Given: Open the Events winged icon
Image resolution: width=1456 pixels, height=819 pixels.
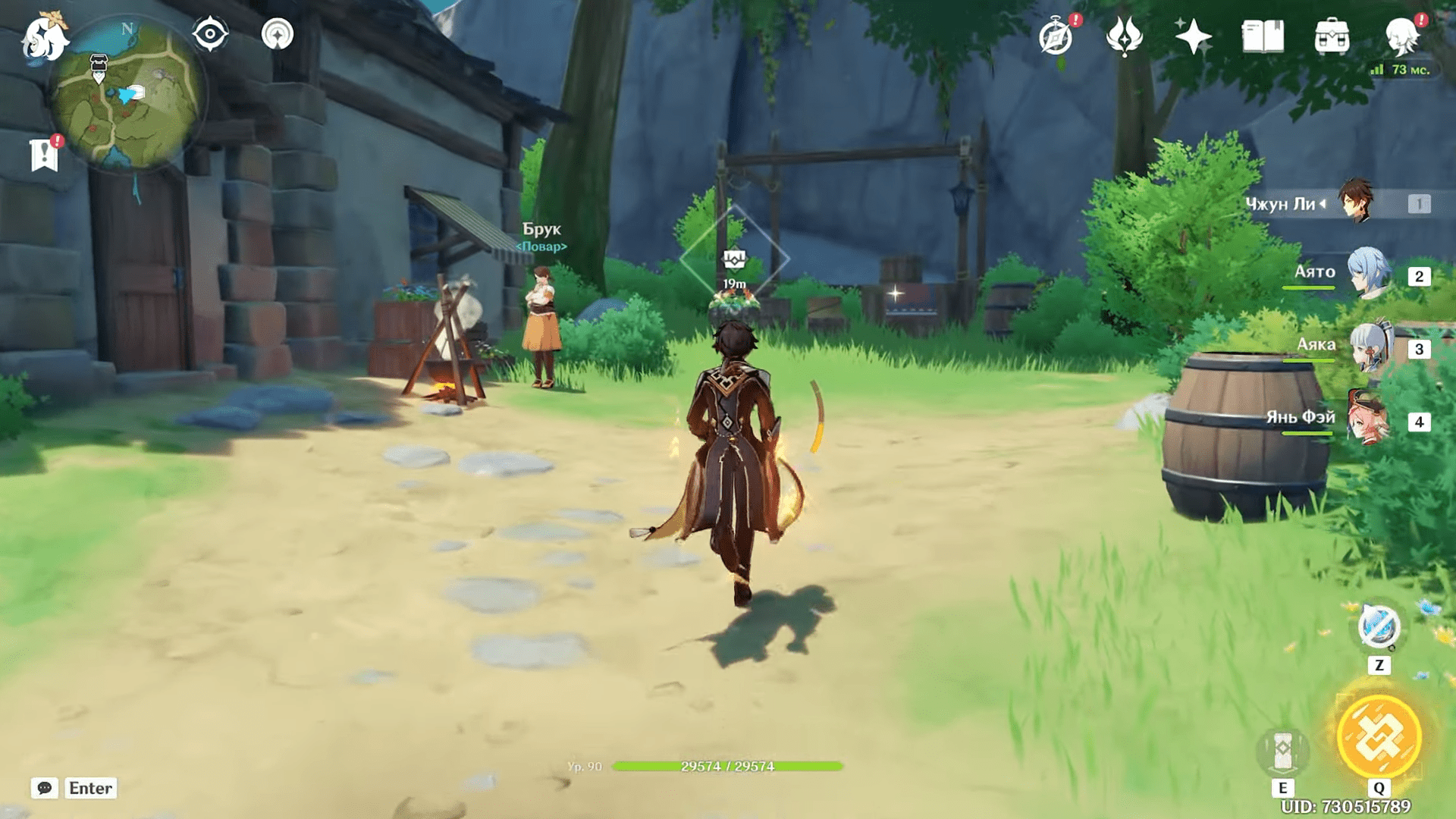Looking at the screenshot, I should coord(1124,36).
